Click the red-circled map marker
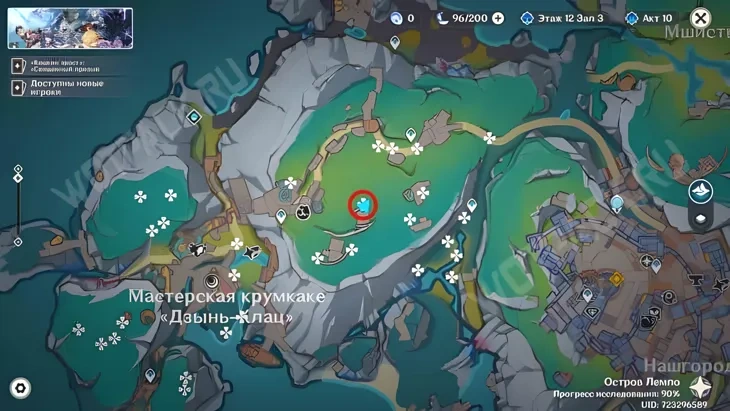Image resolution: width=730 pixels, height=411 pixels. [x=364, y=206]
